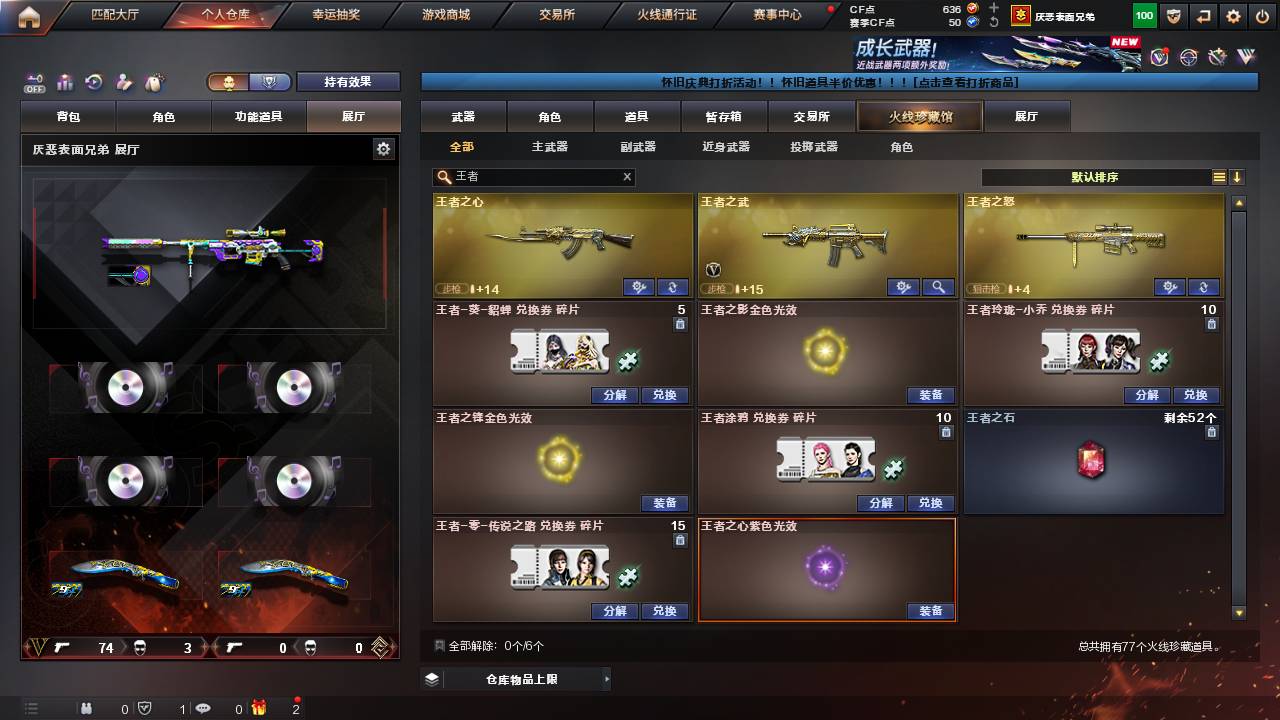Clear the search box using the X icon

(625, 177)
